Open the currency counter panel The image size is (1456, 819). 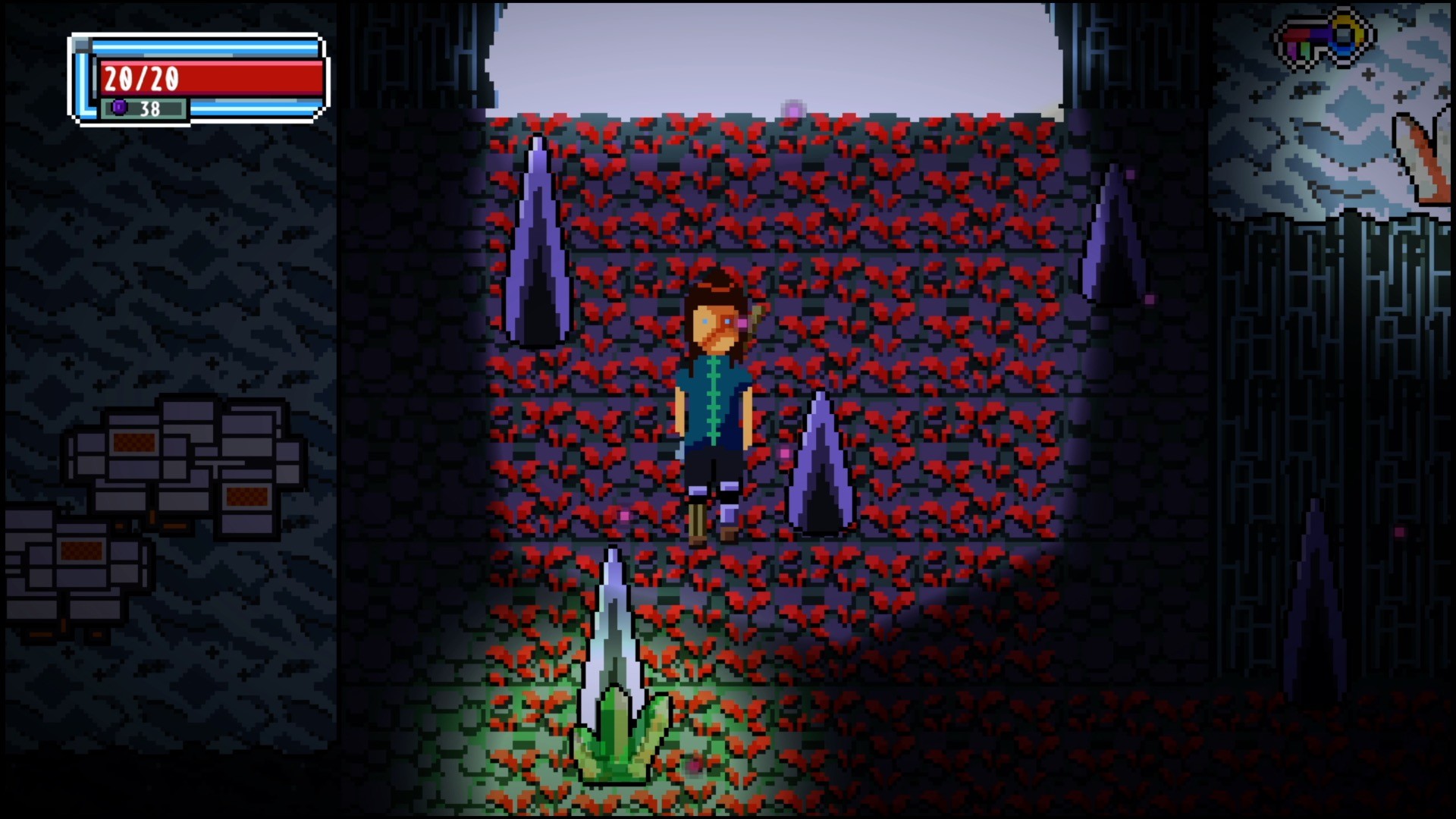pos(144,109)
